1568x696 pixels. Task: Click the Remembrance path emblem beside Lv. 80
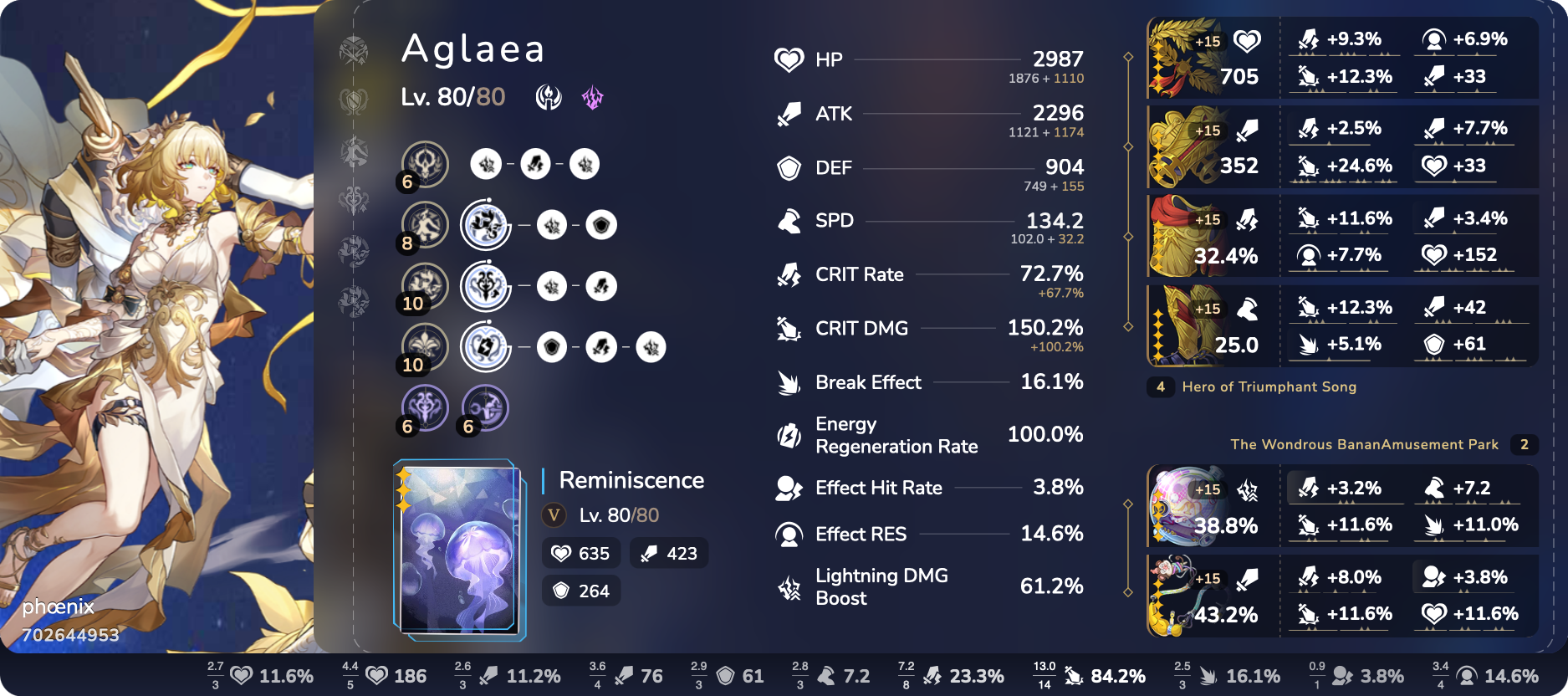click(549, 96)
